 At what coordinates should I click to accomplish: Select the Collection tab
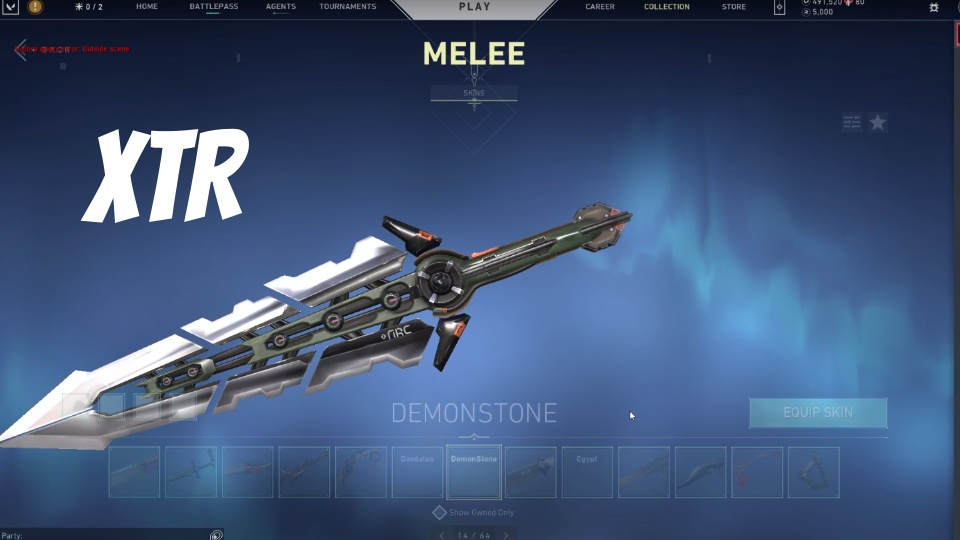coord(666,7)
